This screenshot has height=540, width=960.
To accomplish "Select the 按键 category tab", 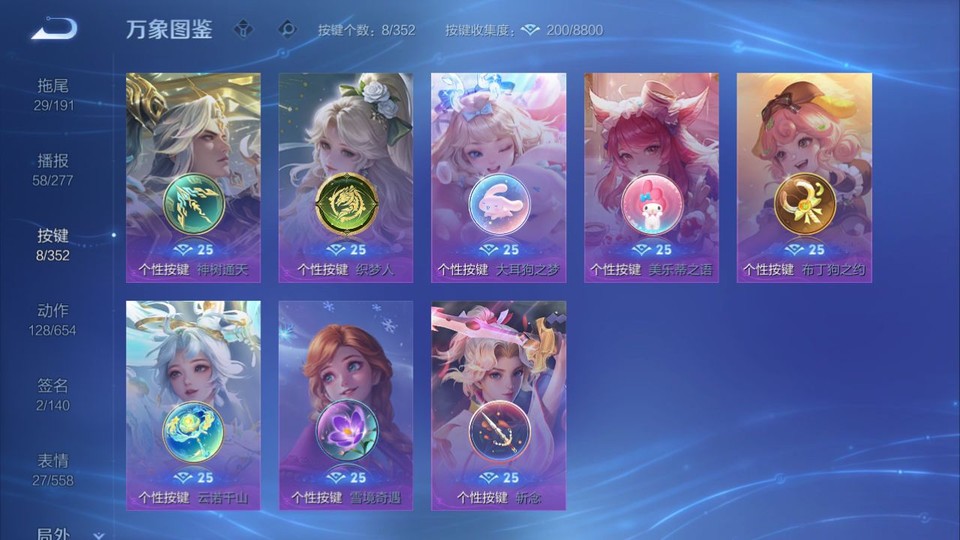I will (x=53, y=244).
